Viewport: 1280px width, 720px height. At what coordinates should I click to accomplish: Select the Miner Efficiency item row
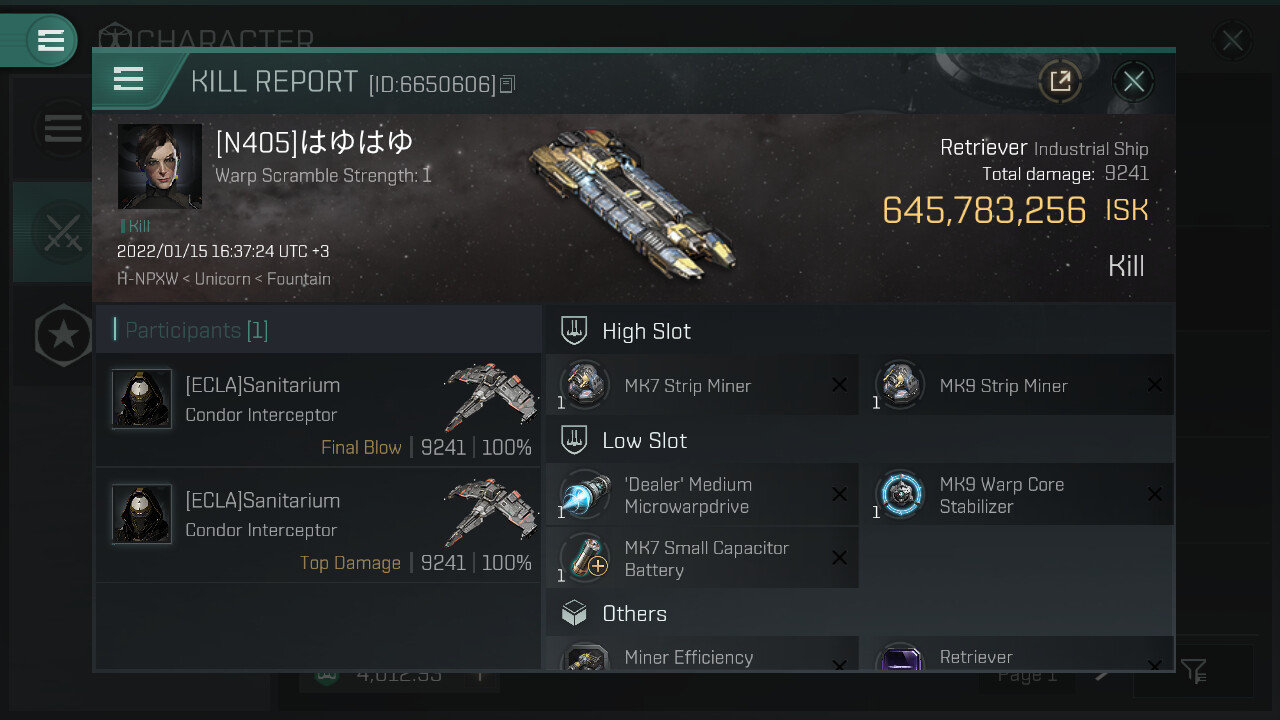[702, 657]
